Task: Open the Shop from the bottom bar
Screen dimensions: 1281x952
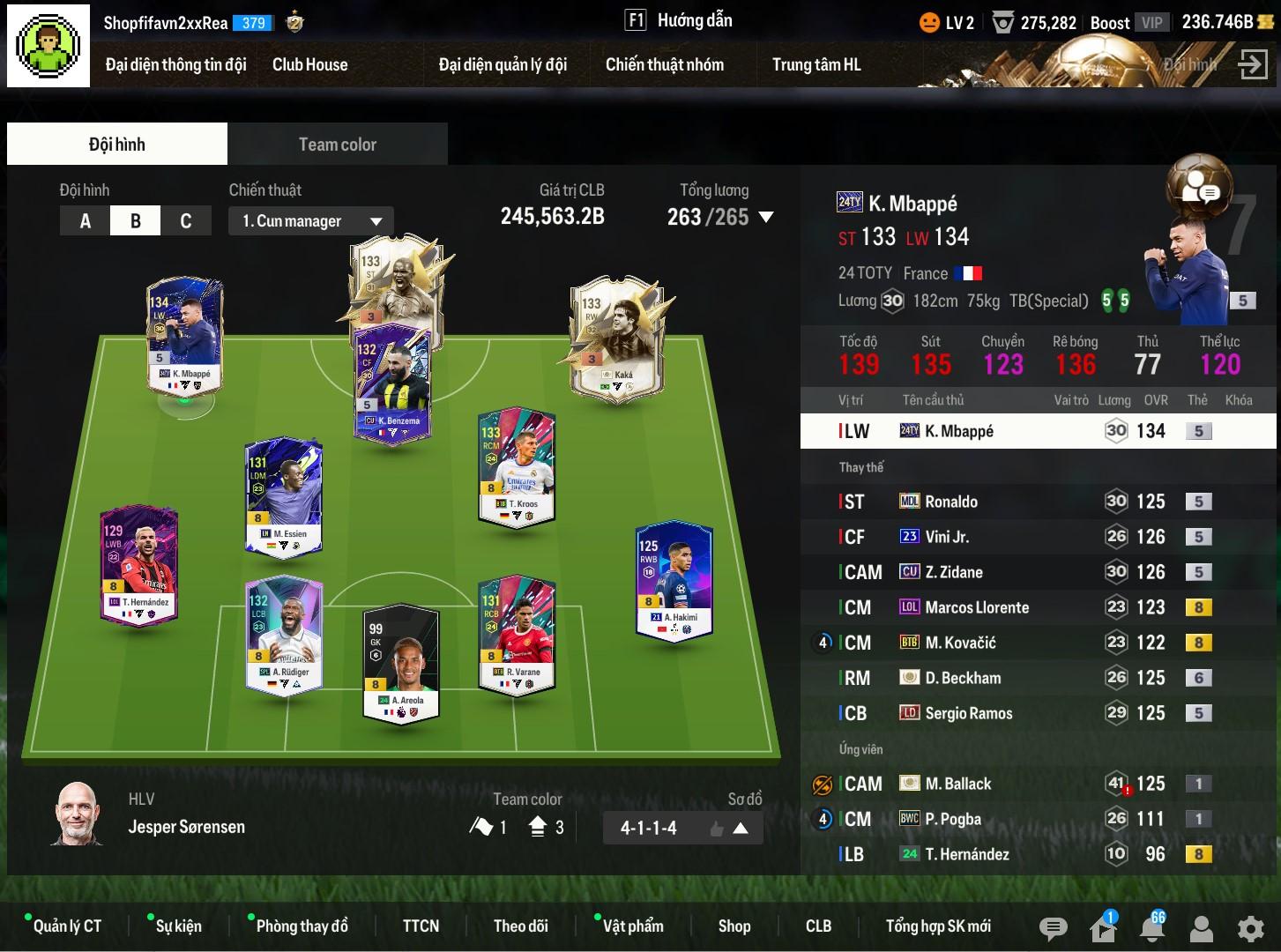Action: tap(734, 926)
